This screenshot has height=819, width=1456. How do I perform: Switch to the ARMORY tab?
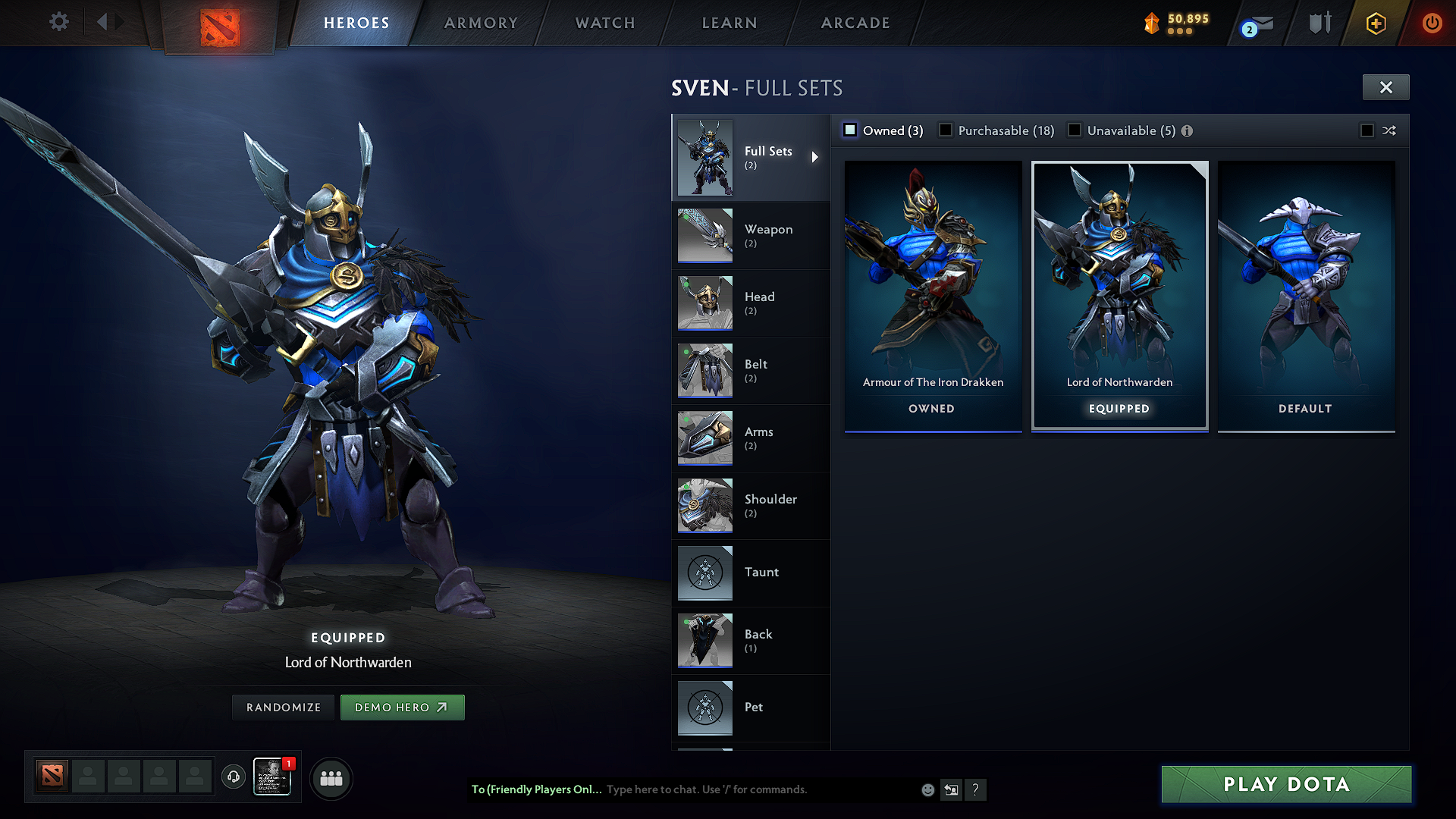pyautogui.click(x=480, y=23)
